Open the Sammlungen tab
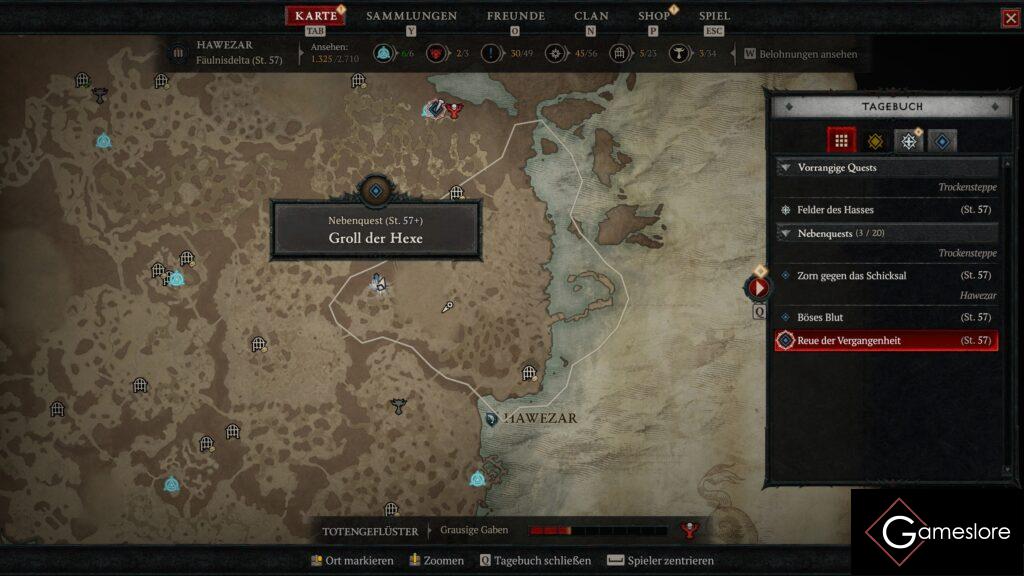Image resolution: width=1024 pixels, height=576 pixels. coord(411,16)
